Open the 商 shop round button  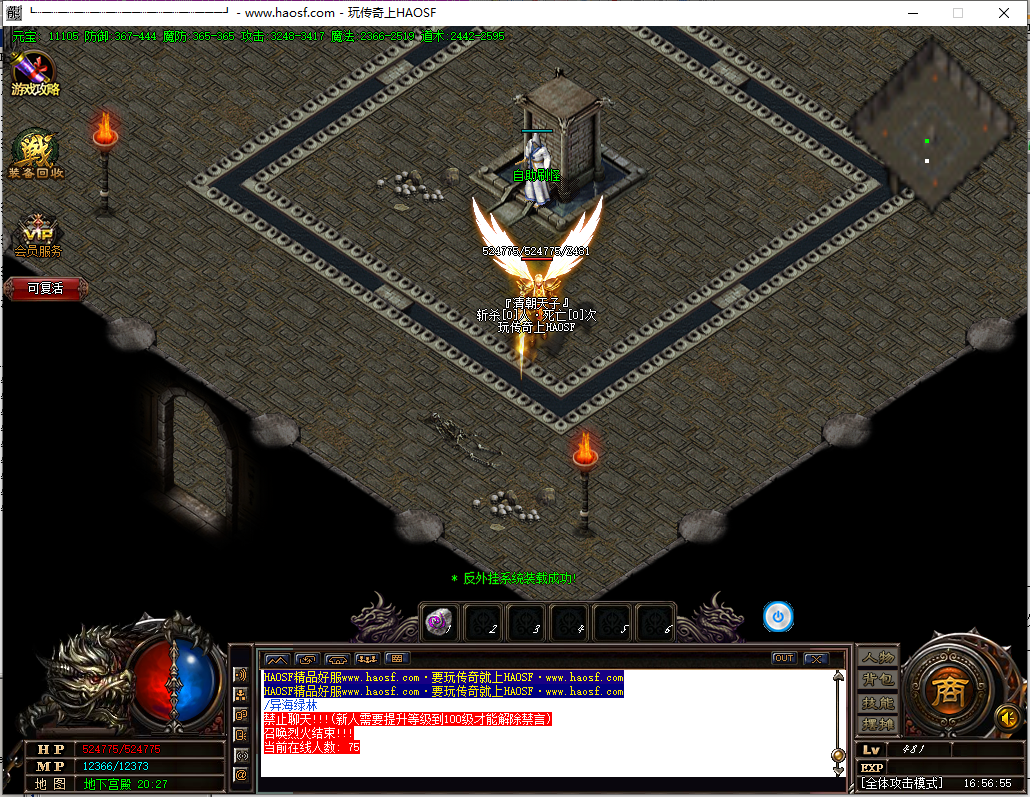click(945, 689)
